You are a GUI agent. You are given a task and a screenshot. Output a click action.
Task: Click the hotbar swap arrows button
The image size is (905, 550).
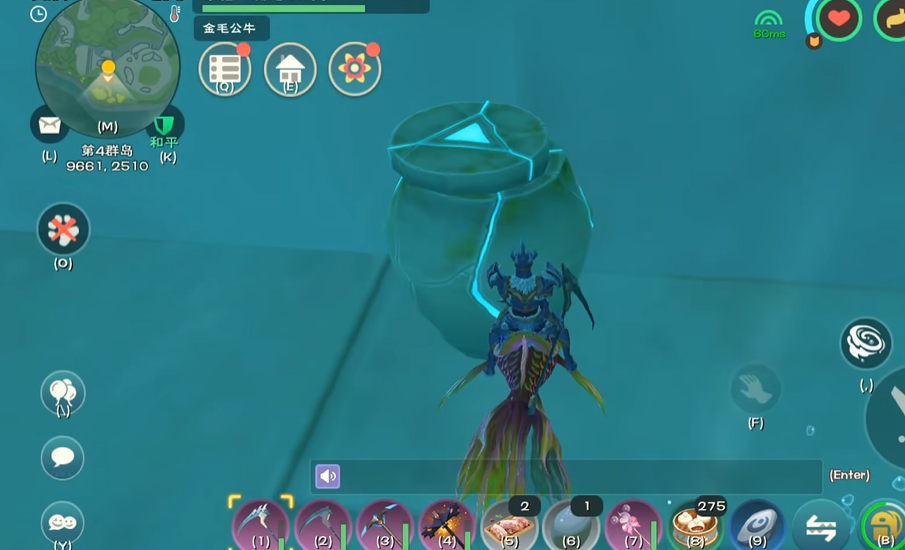[821, 526]
